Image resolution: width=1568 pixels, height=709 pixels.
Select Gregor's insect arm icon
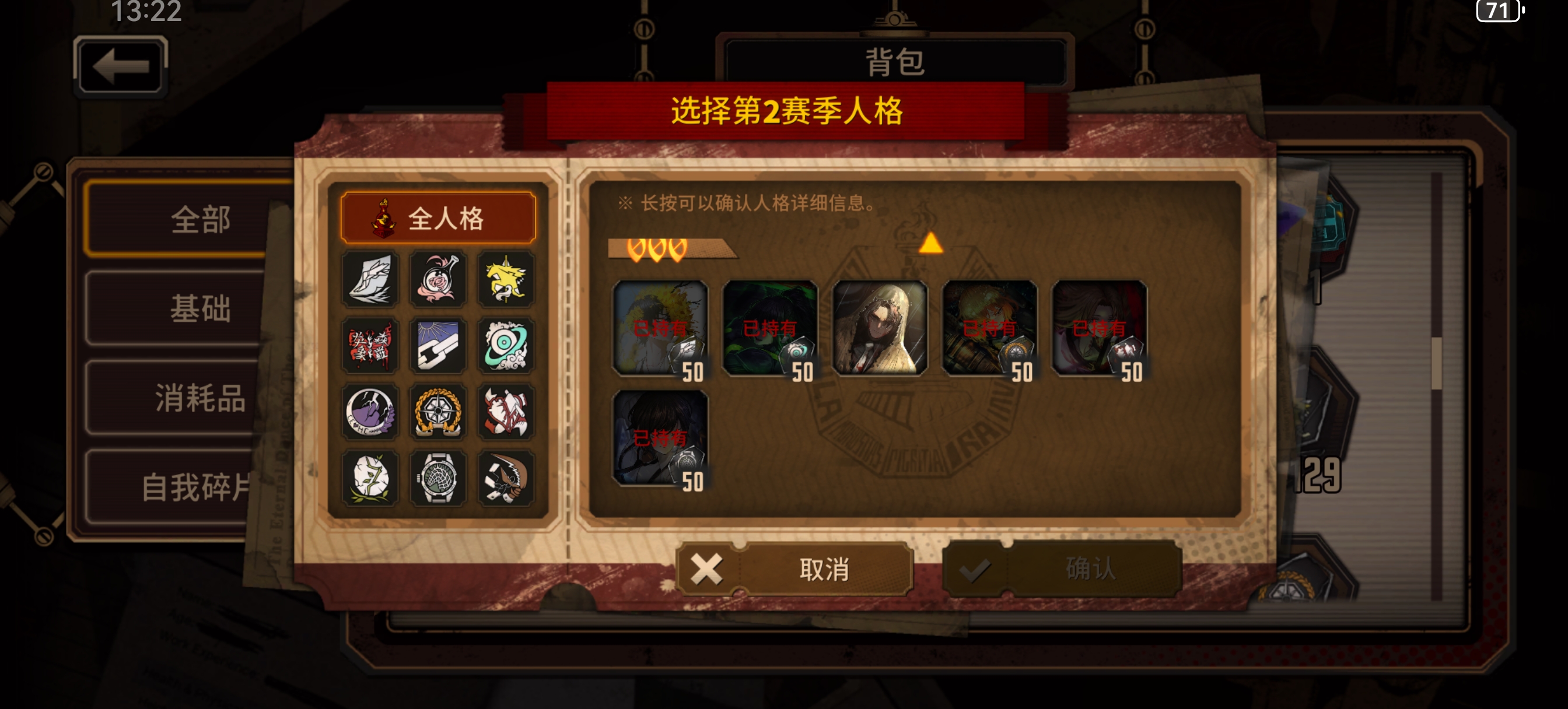click(x=507, y=479)
